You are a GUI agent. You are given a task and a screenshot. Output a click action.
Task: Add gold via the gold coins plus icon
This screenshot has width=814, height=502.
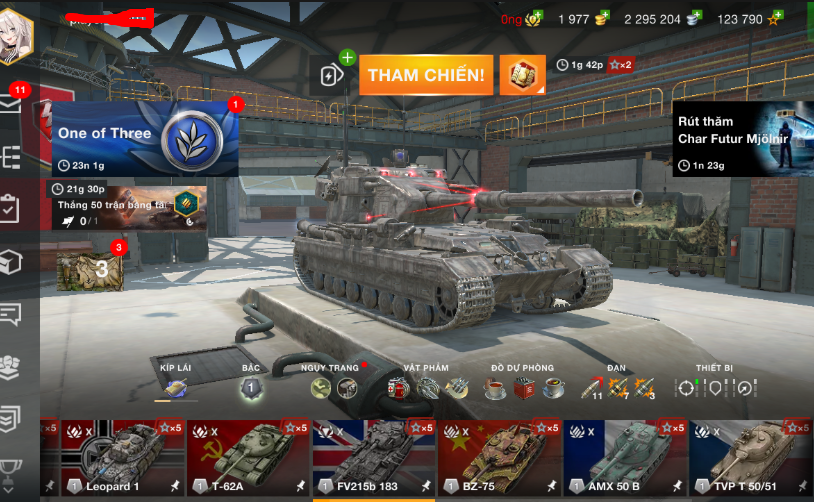point(602,19)
